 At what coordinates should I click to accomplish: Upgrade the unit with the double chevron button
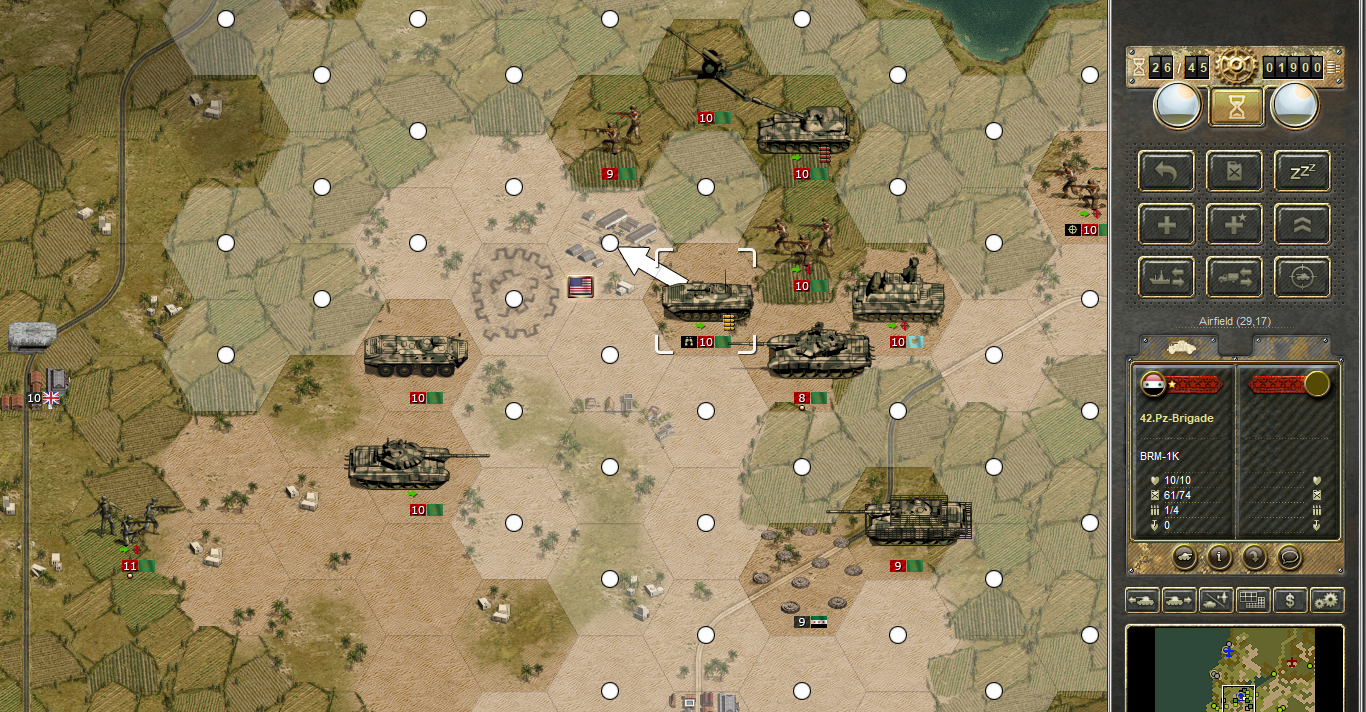pyautogui.click(x=1302, y=224)
